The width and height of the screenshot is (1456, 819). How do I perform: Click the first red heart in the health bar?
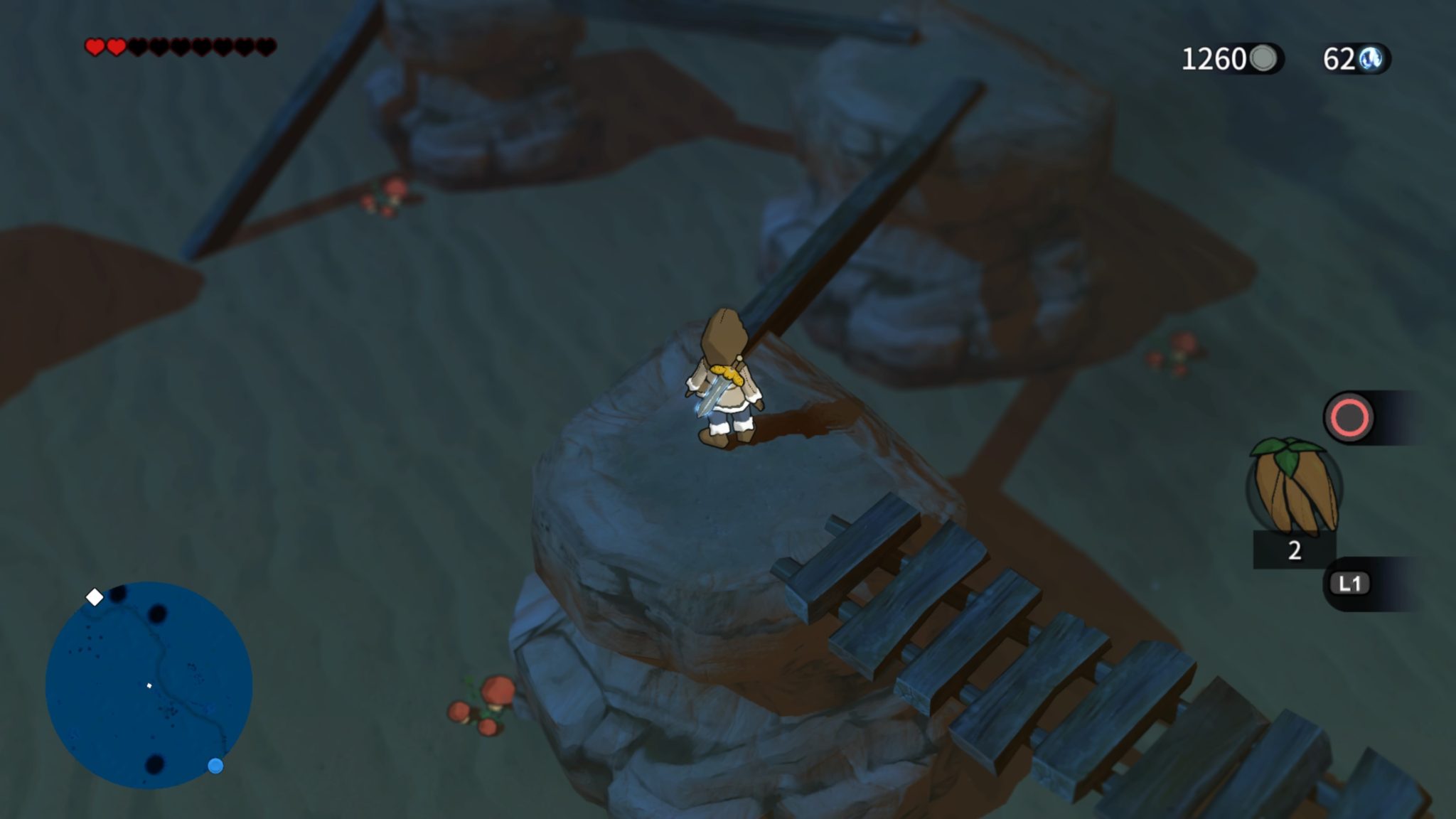tap(93, 46)
